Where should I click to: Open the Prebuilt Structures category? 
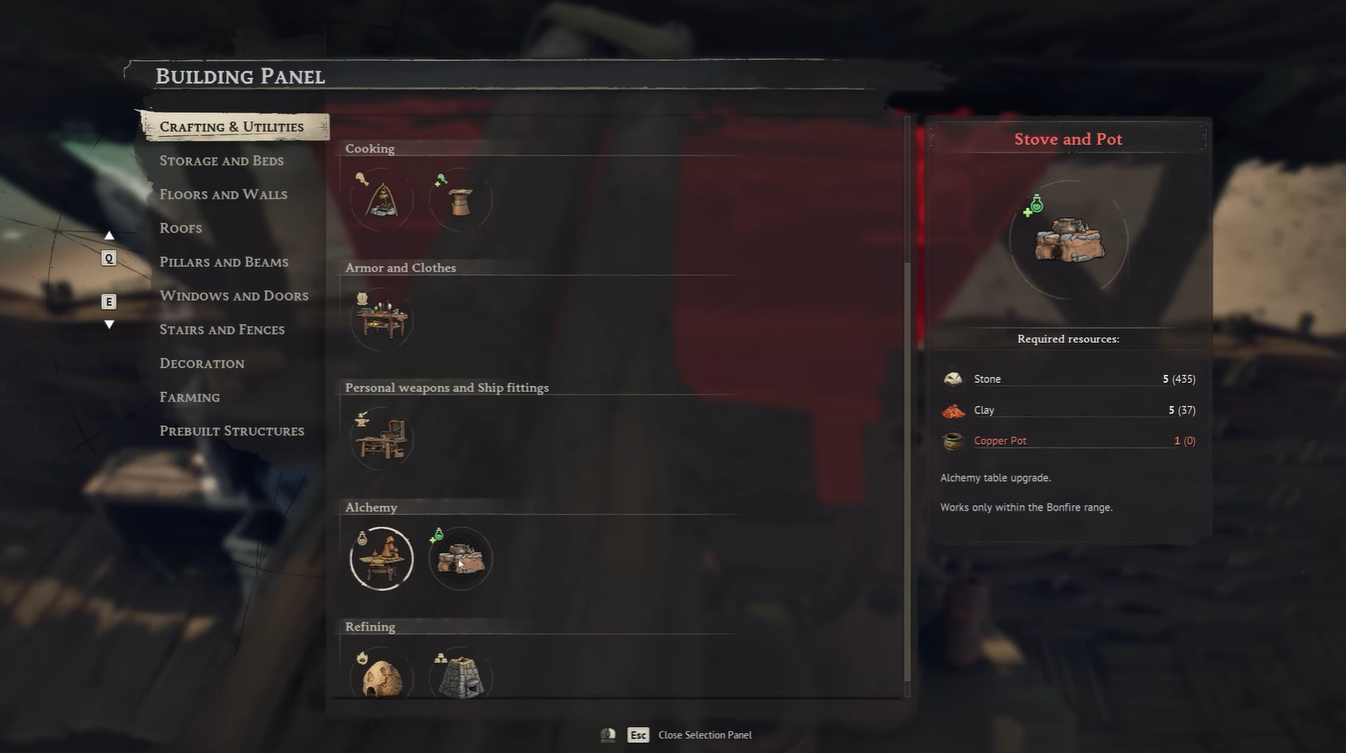[232, 431]
